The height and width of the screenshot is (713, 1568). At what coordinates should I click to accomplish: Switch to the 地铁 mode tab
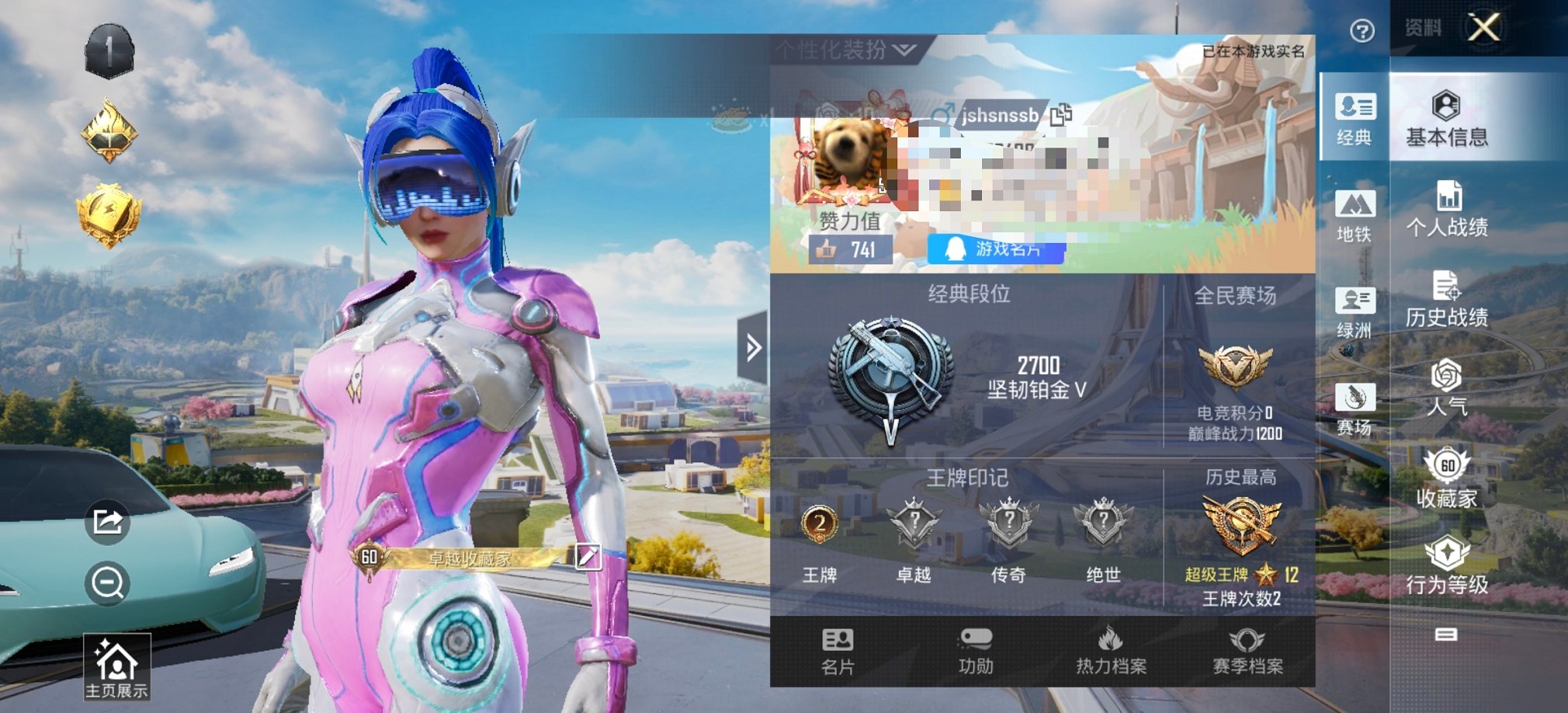pos(1355,215)
